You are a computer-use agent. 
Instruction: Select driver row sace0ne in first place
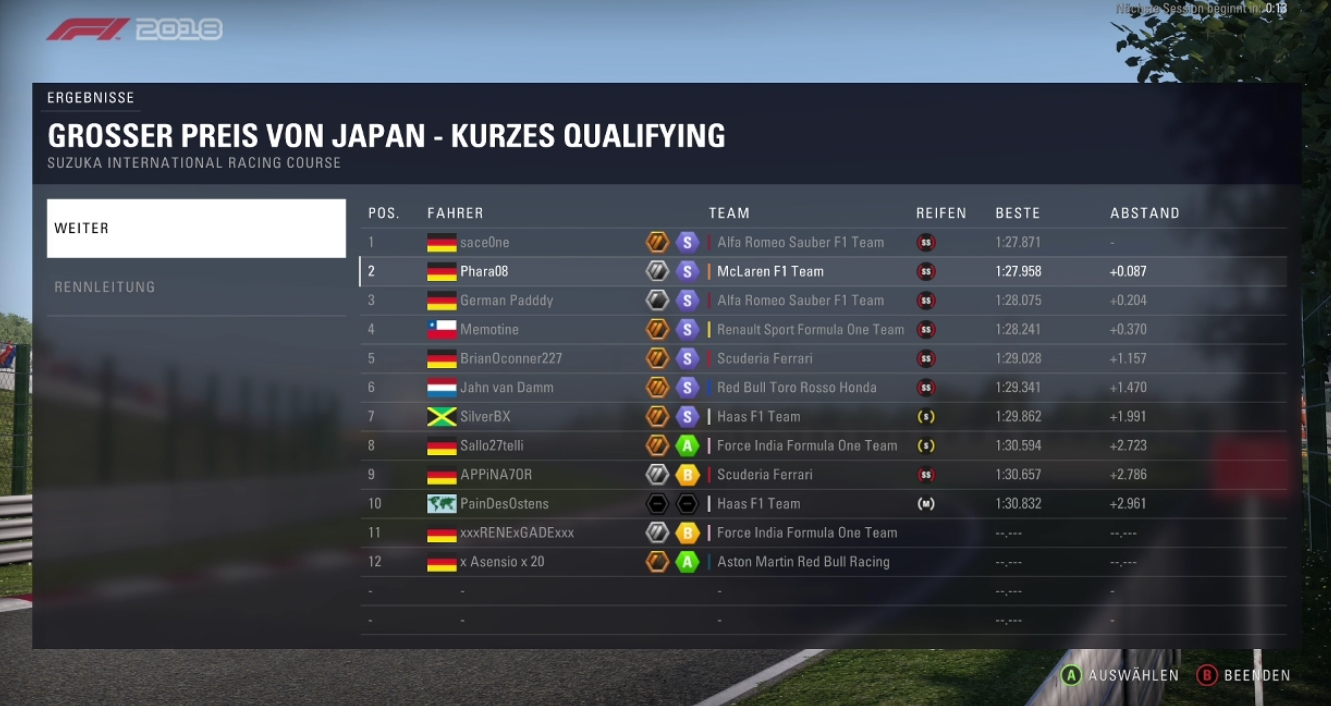(x=822, y=242)
